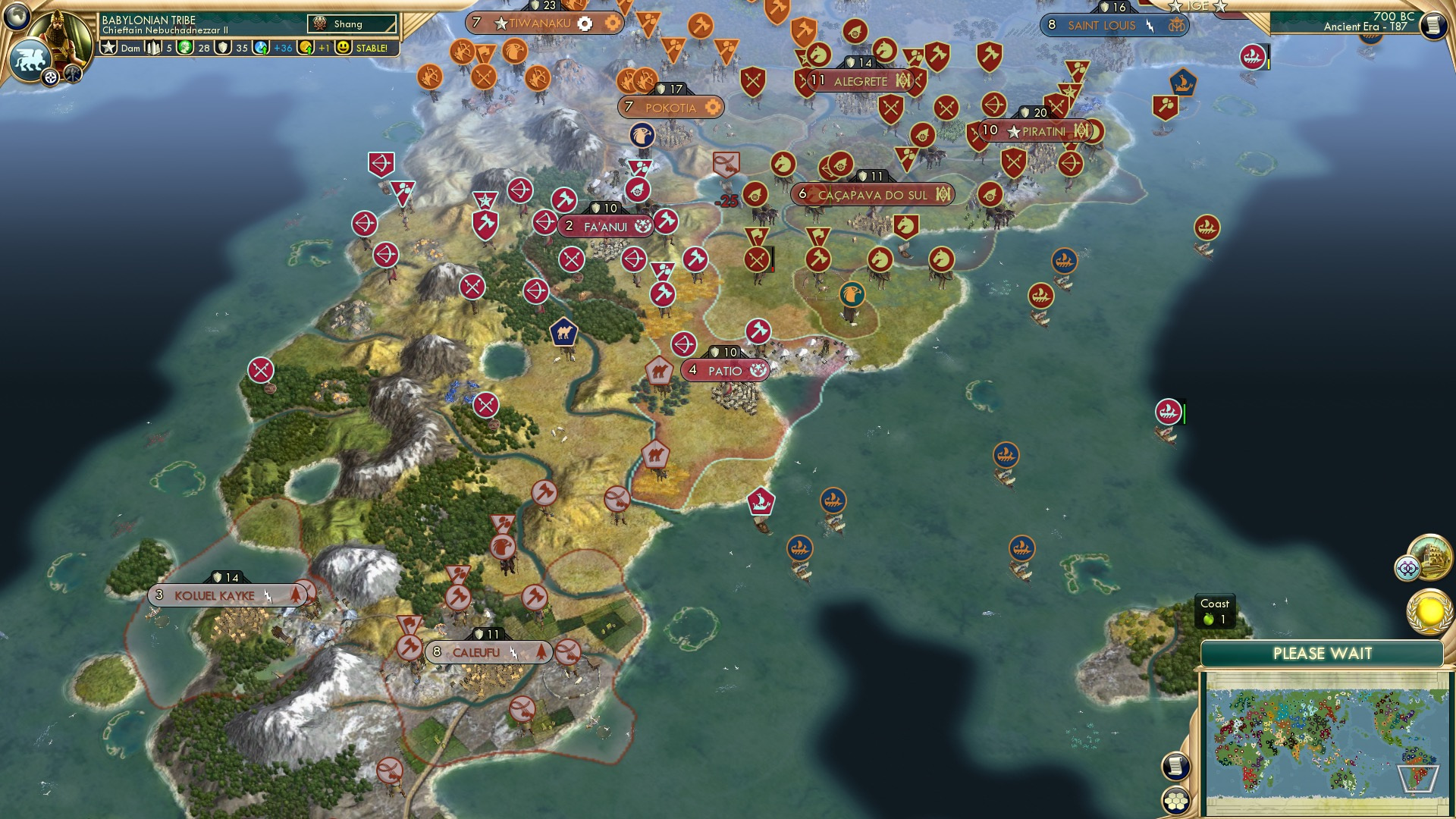Image resolution: width=1456 pixels, height=819 pixels.
Task: Click the IGE star tab at top right
Action: 1177,6
